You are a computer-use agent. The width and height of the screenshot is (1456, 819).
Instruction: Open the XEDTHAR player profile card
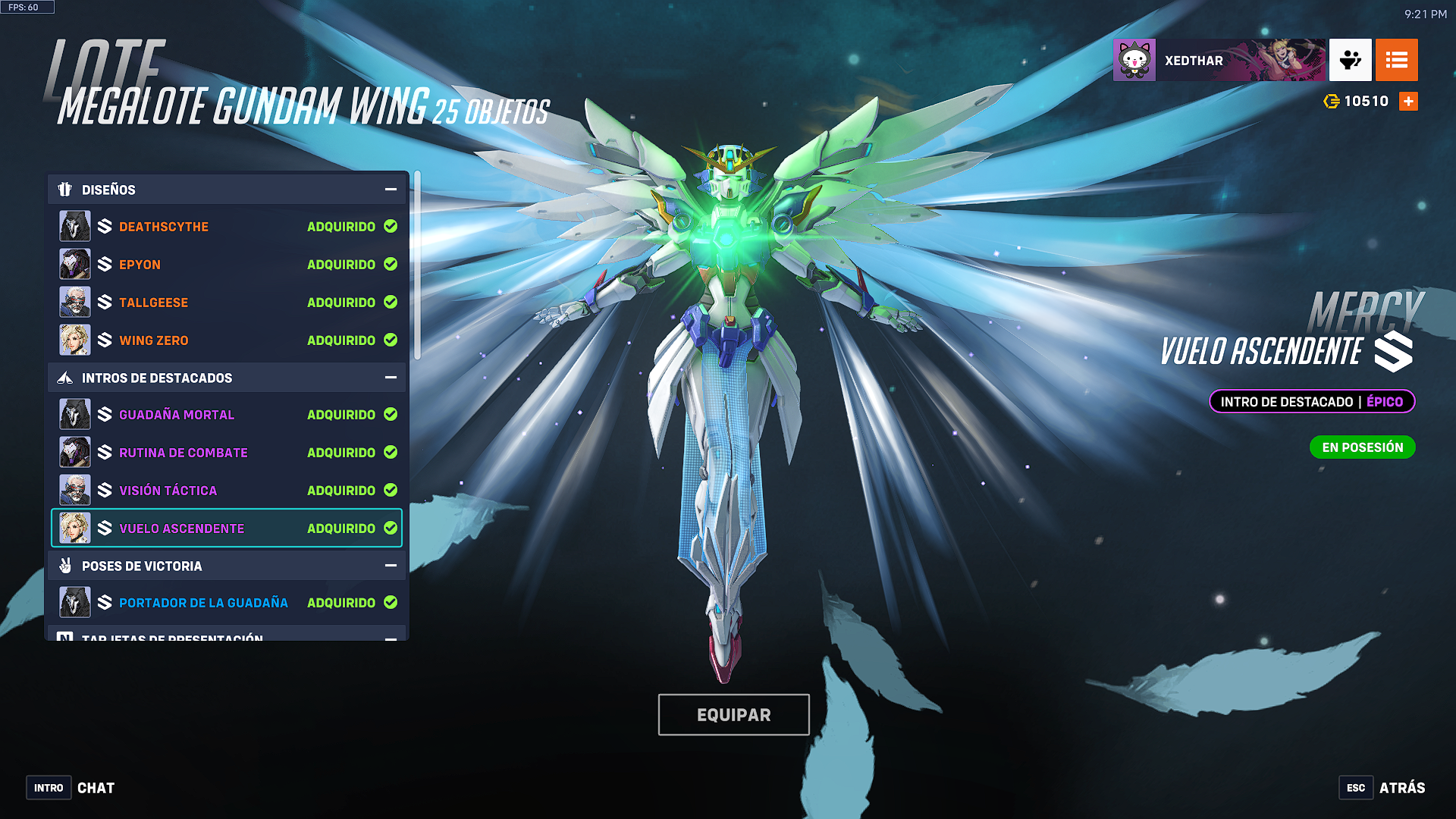coord(1219,61)
